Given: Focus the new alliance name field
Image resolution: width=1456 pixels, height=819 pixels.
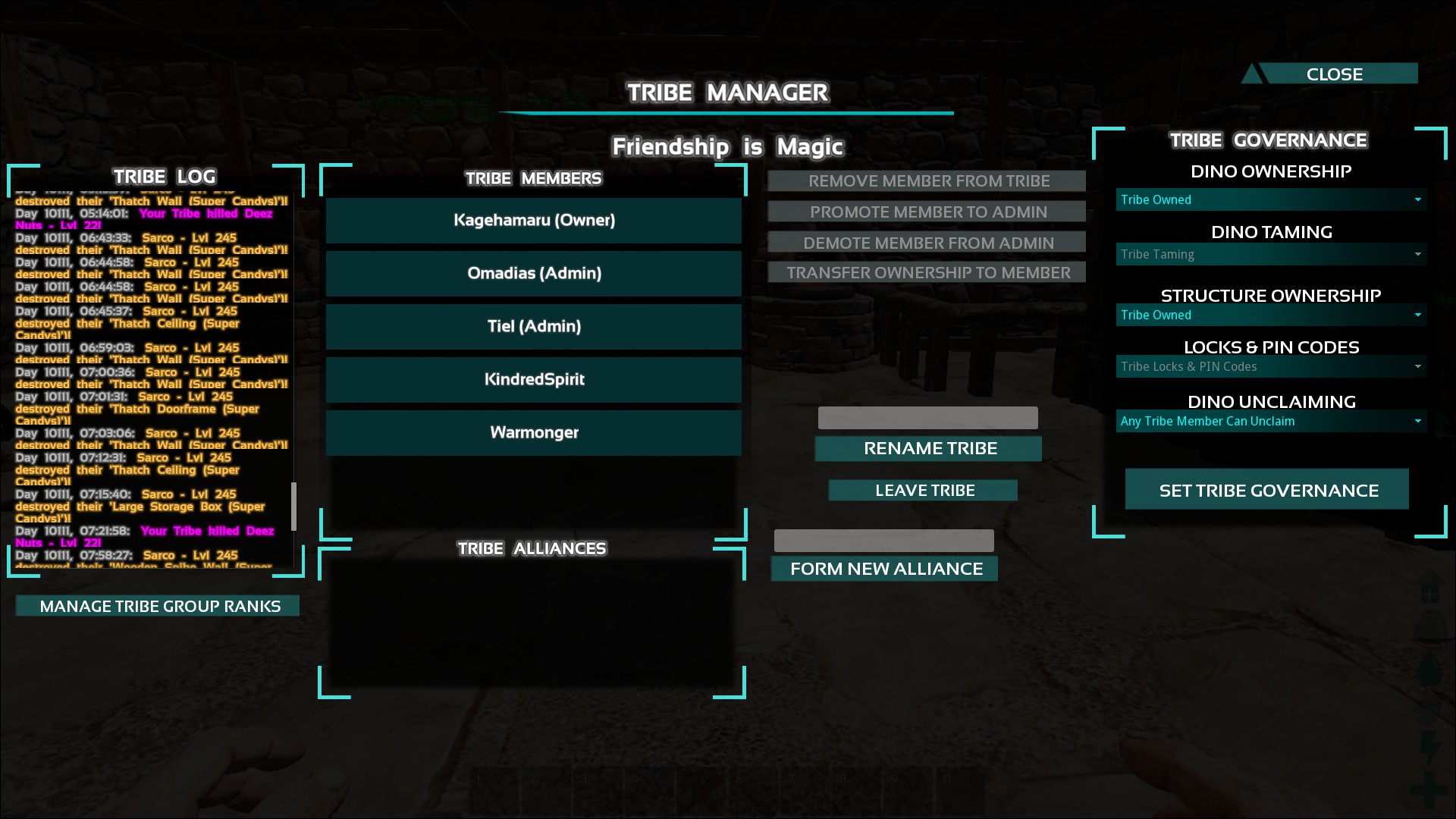Looking at the screenshot, I should pos(883,541).
